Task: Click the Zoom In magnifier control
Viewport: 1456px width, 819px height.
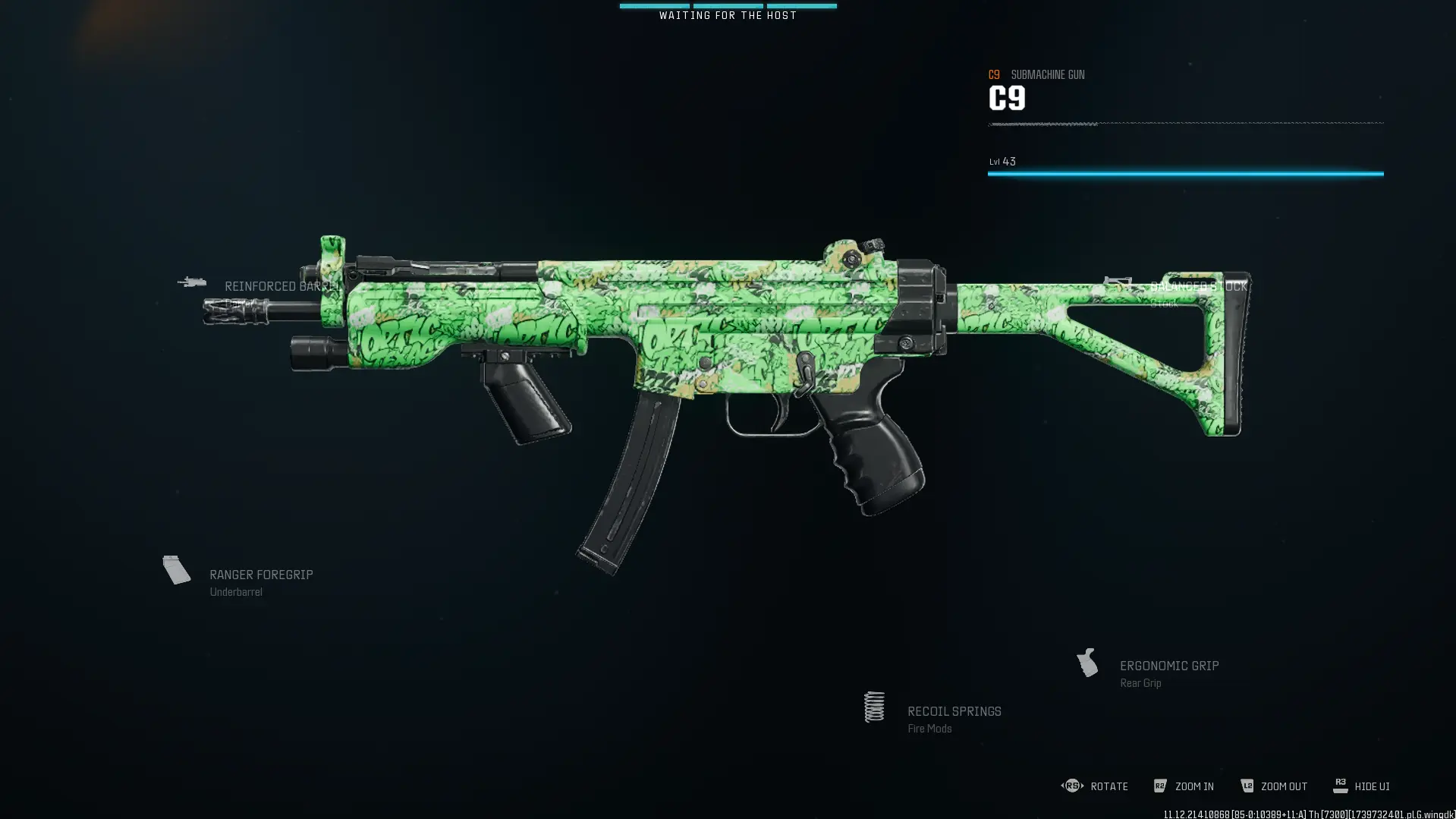Action: point(1160,786)
